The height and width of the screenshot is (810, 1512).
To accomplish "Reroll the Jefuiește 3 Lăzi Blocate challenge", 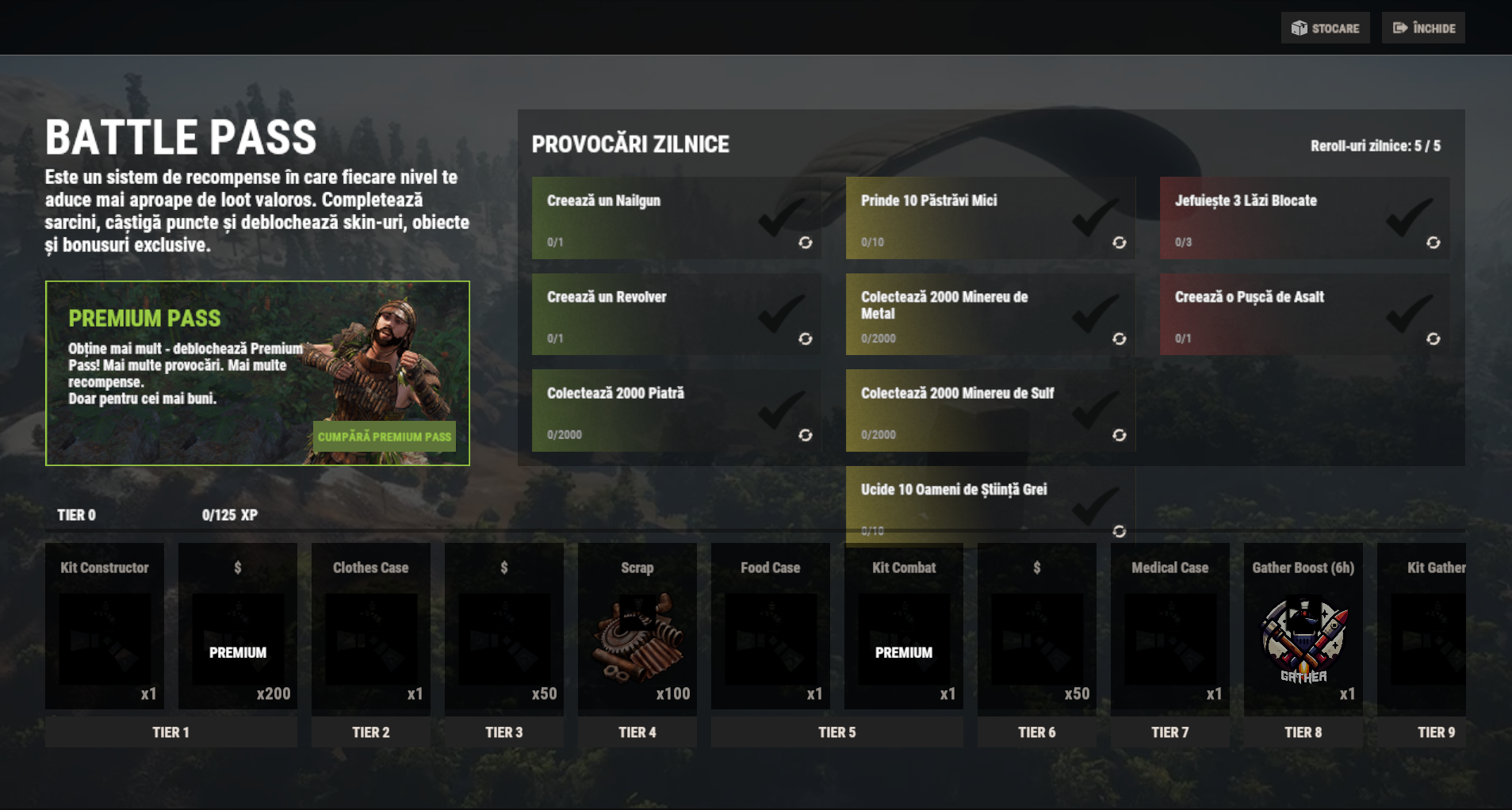I will pos(1433,243).
